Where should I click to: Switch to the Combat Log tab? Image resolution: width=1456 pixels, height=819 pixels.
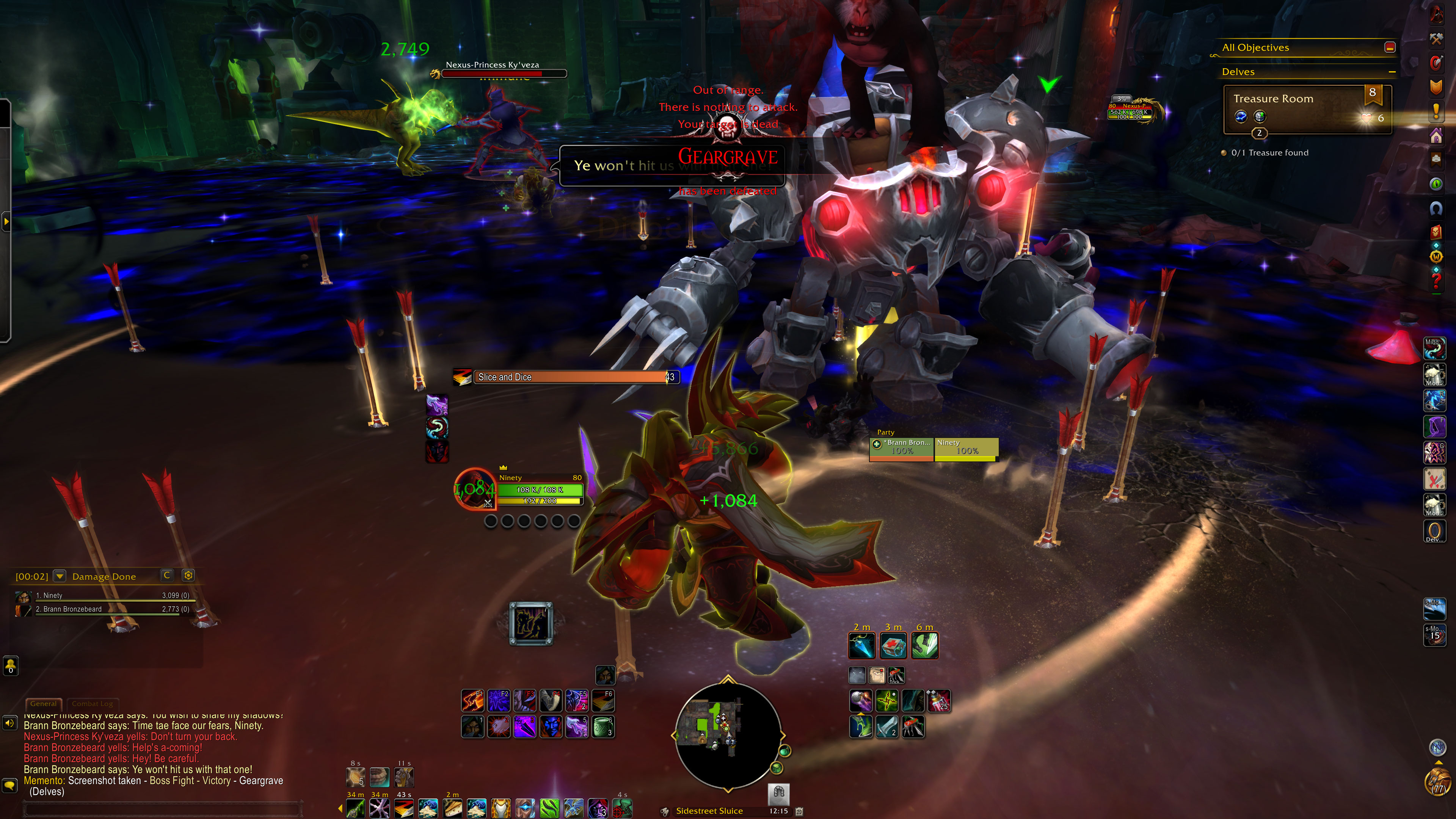(x=92, y=704)
